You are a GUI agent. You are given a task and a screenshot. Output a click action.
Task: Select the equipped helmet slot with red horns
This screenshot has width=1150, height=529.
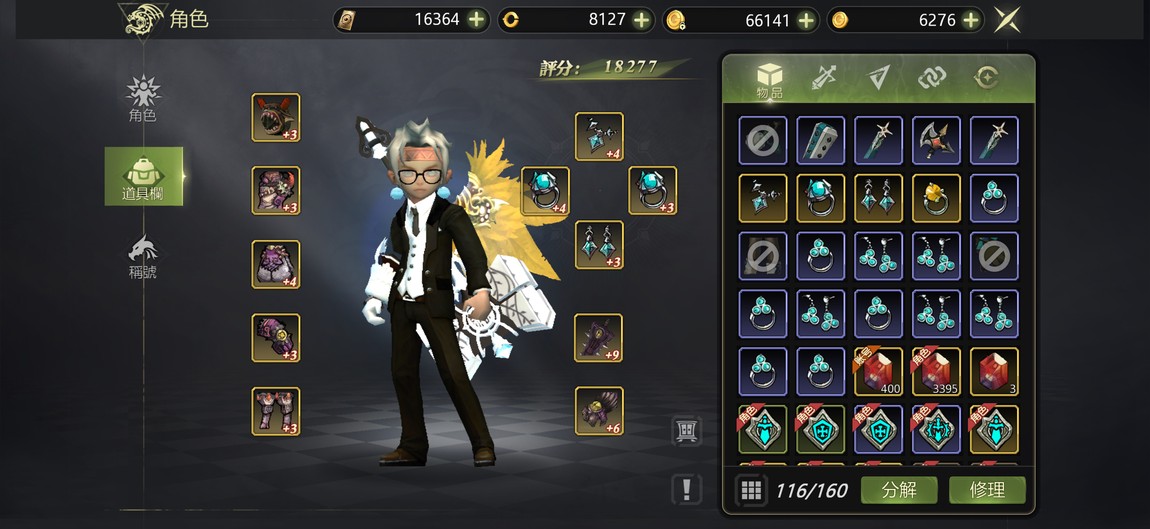[276, 118]
